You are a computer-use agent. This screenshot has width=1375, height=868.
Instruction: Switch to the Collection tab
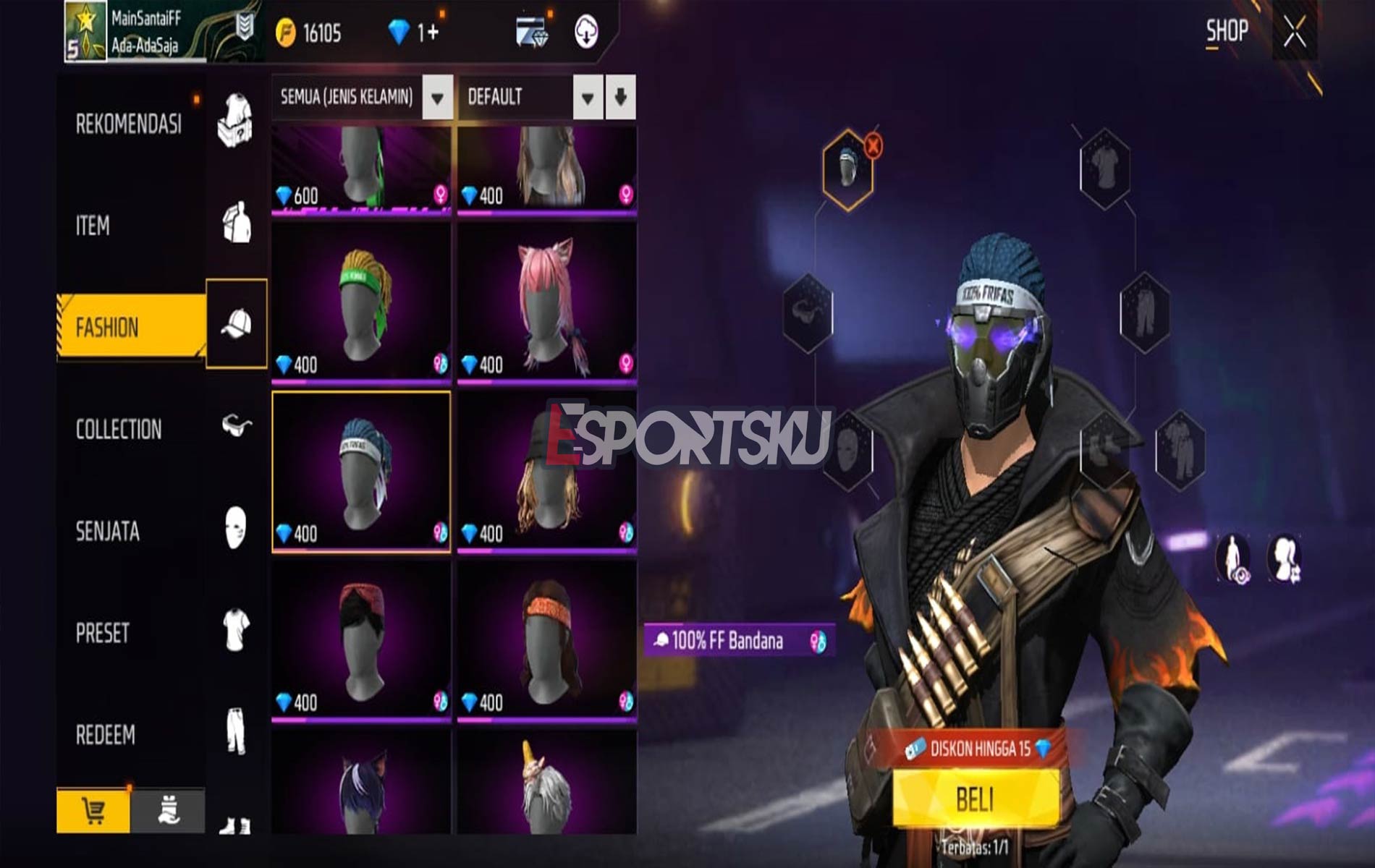[120, 428]
